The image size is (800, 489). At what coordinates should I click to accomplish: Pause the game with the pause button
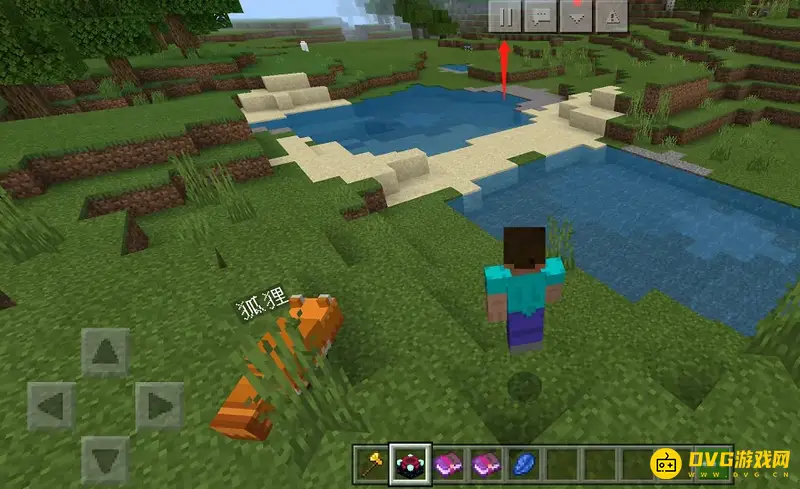pos(506,16)
